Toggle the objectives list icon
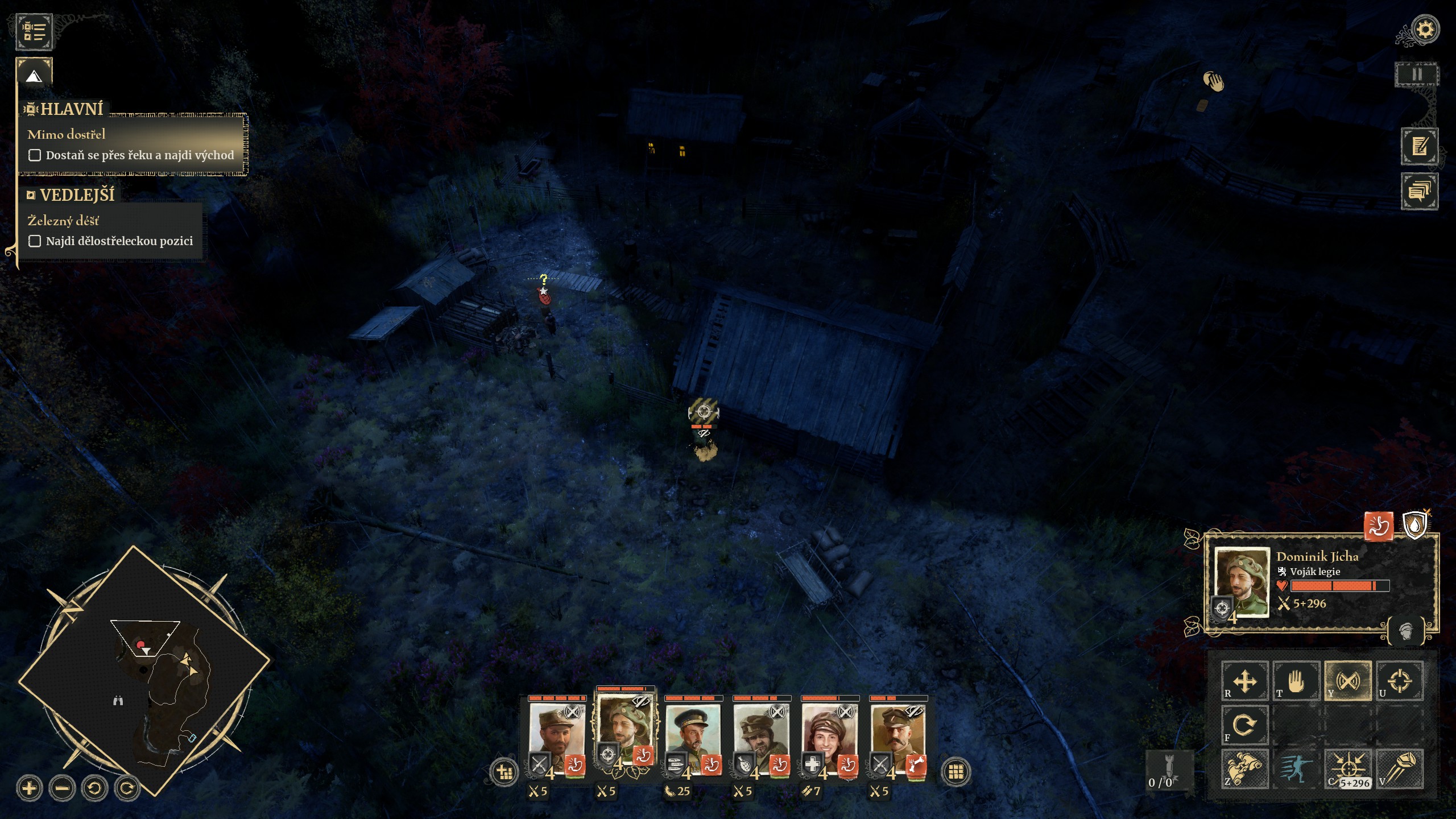1456x819 pixels. (x=34, y=31)
